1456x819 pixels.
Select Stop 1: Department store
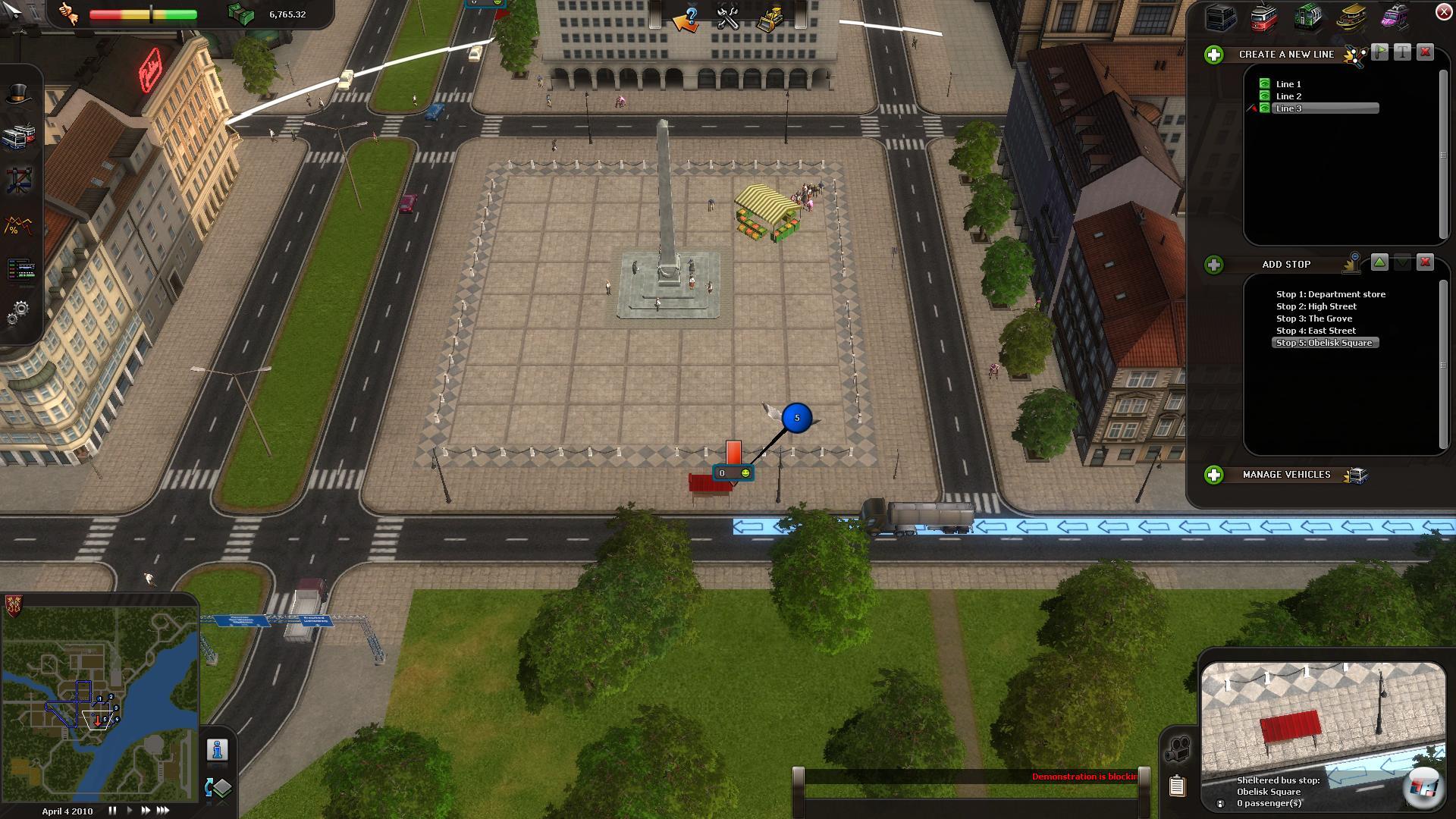[x=1330, y=294]
